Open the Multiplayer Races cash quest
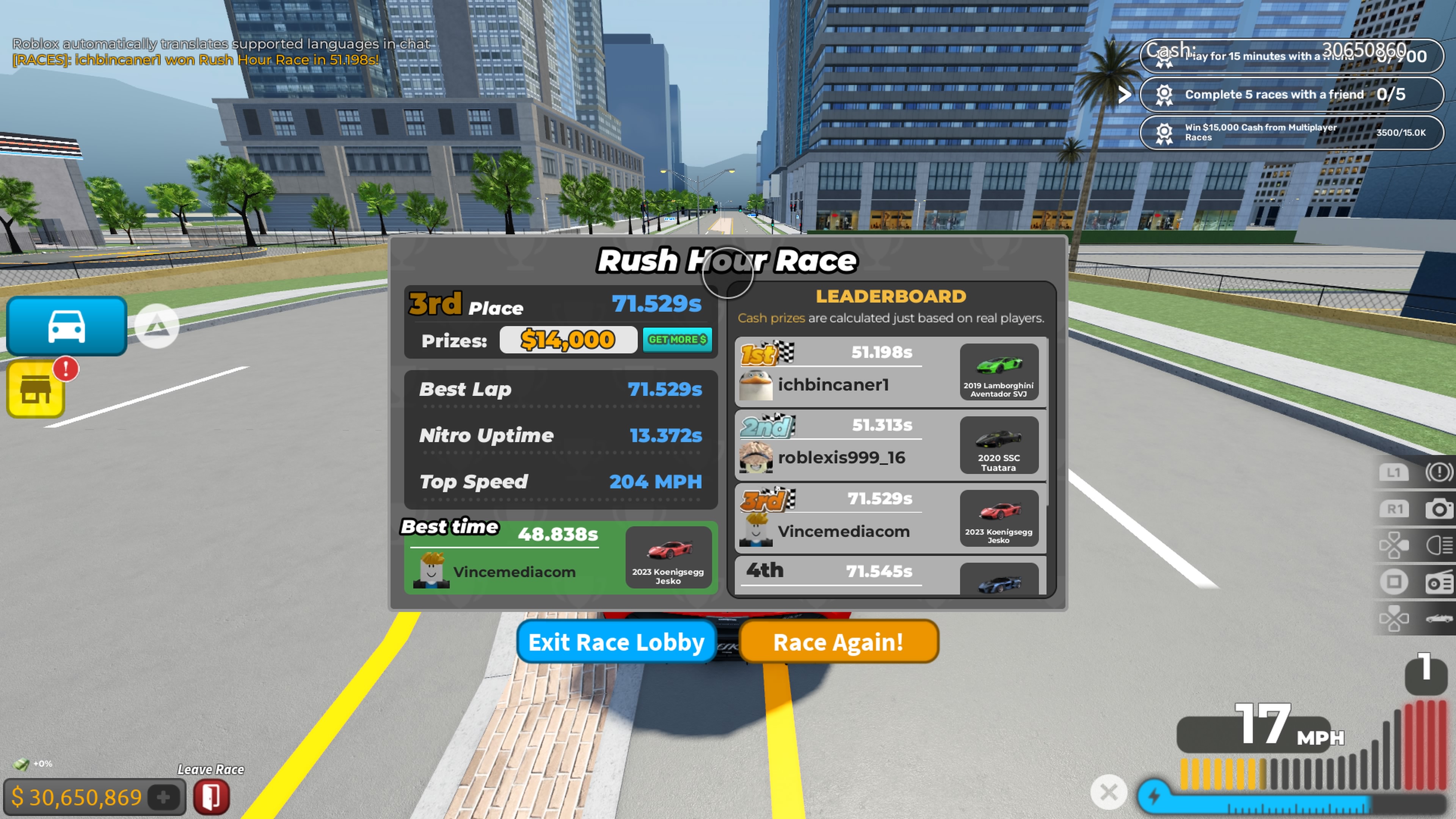Screen dimensions: 1456x819 (x=1291, y=132)
